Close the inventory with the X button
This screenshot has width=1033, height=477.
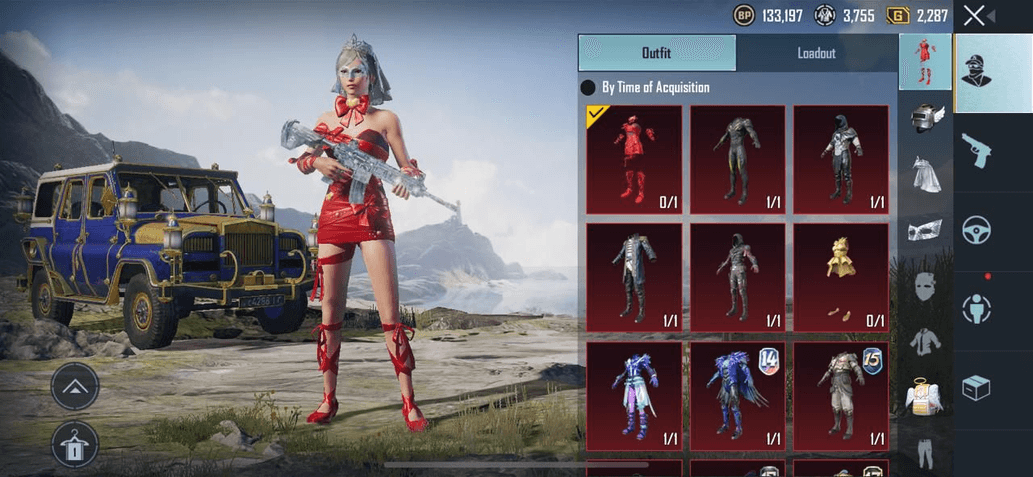(x=973, y=15)
